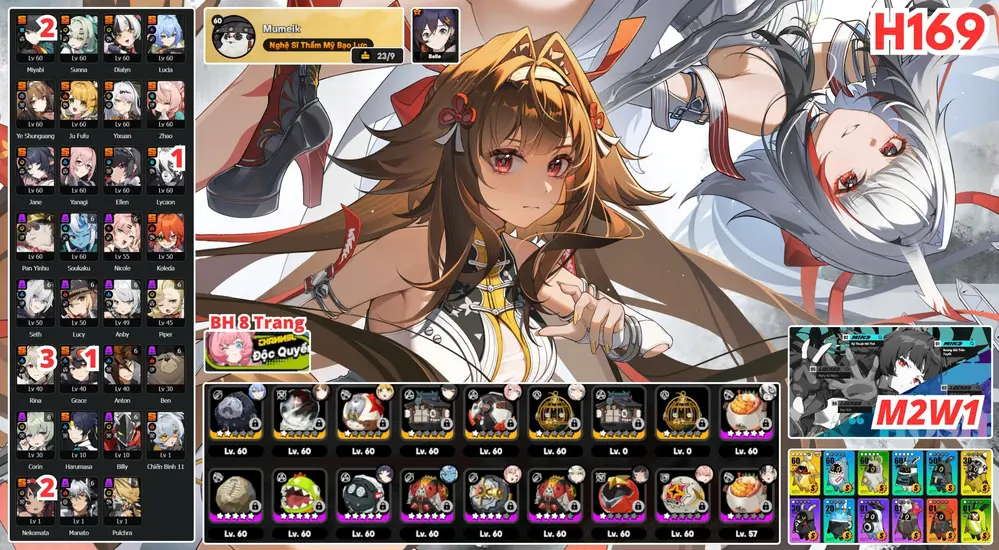Image resolution: width=999 pixels, height=550 pixels.
Task: Open the Mumeik player profile card
Action: click(305, 37)
